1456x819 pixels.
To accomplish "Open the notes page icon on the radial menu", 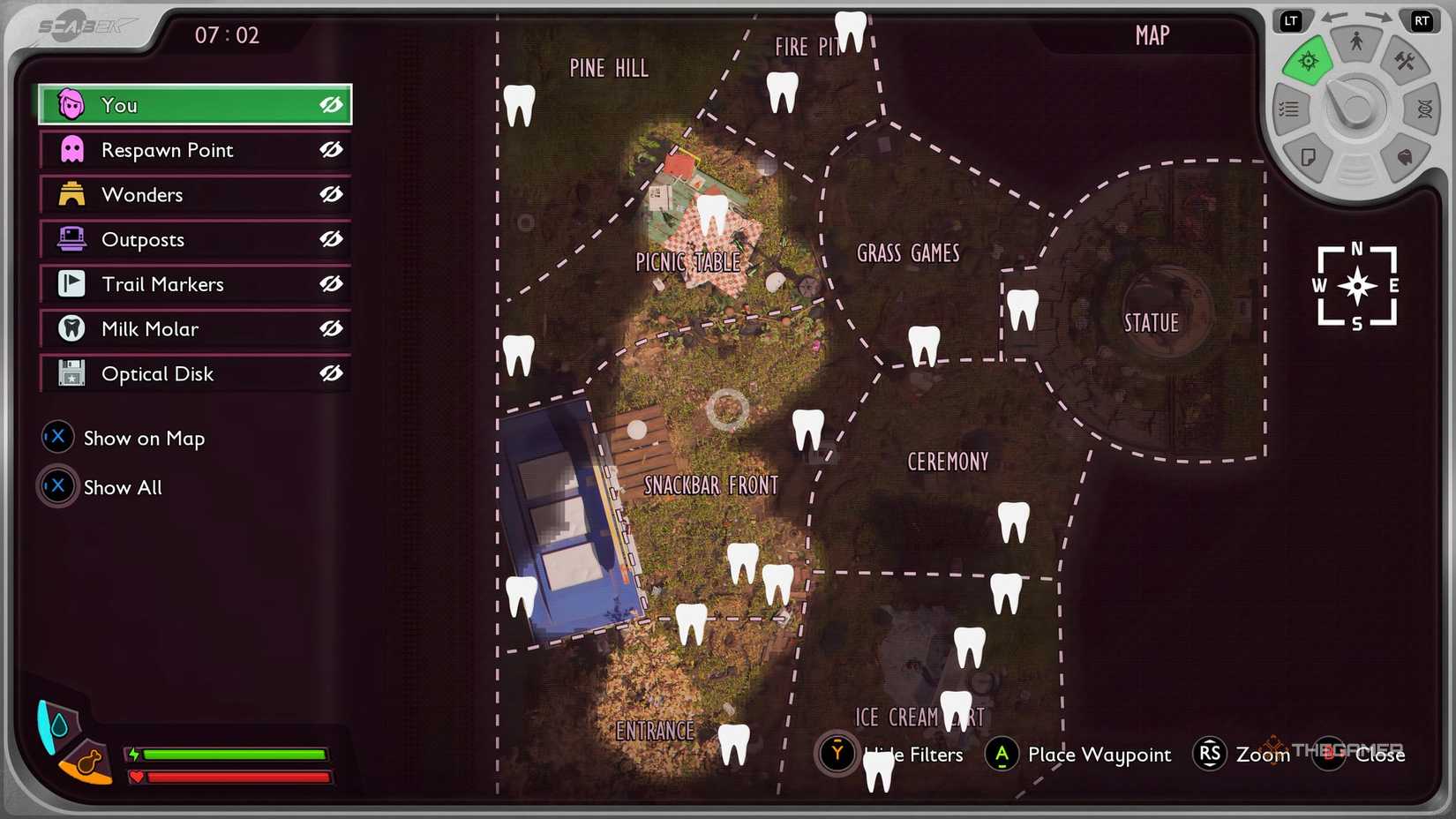I will (x=1310, y=155).
